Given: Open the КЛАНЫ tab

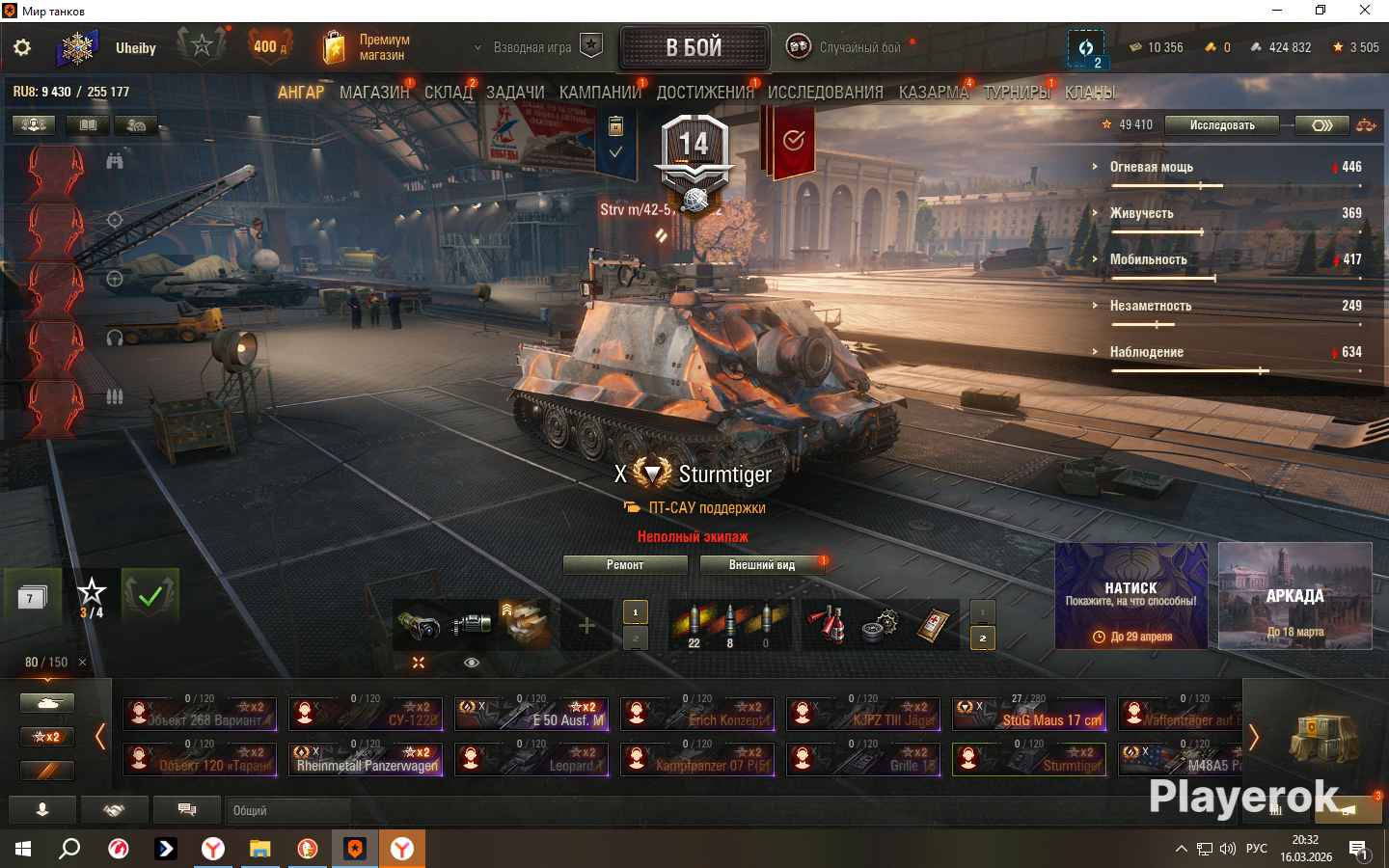Looking at the screenshot, I should 1090,93.
